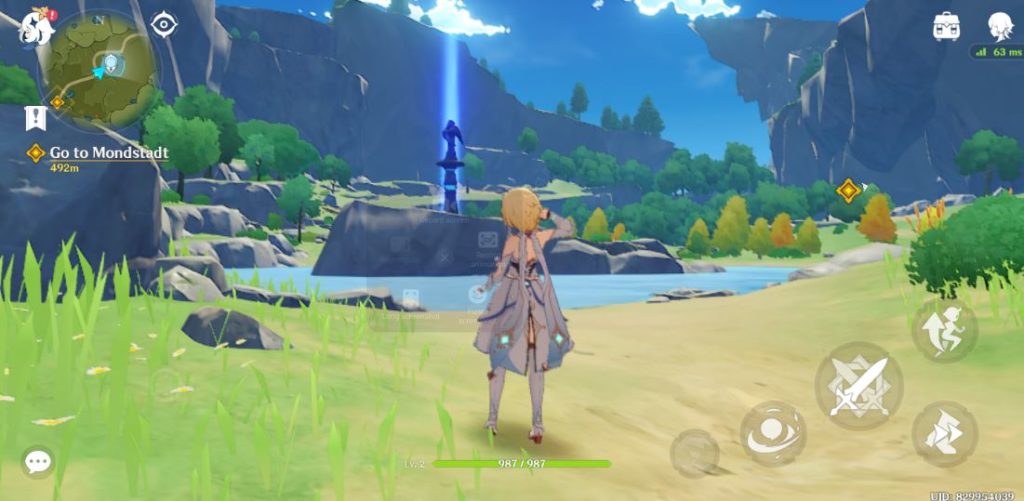The image size is (1024, 501).
Task: Tap the jump button
Action: click(944, 433)
